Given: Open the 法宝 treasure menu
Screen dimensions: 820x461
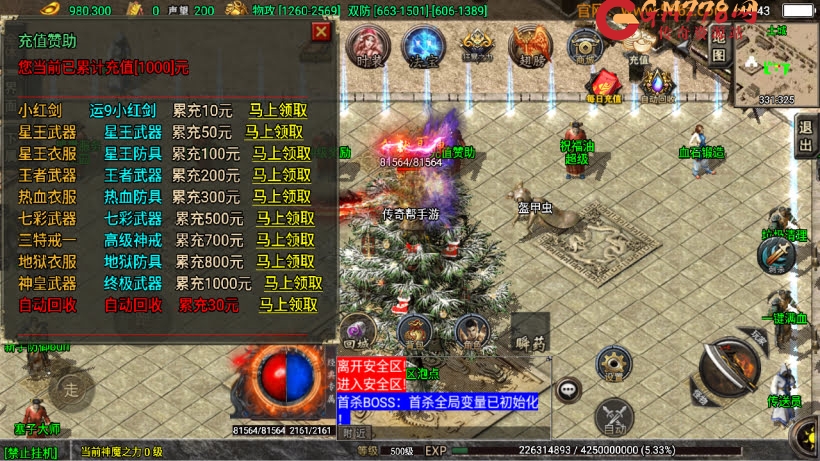Looking at the screenshot, I should (423, 46).
